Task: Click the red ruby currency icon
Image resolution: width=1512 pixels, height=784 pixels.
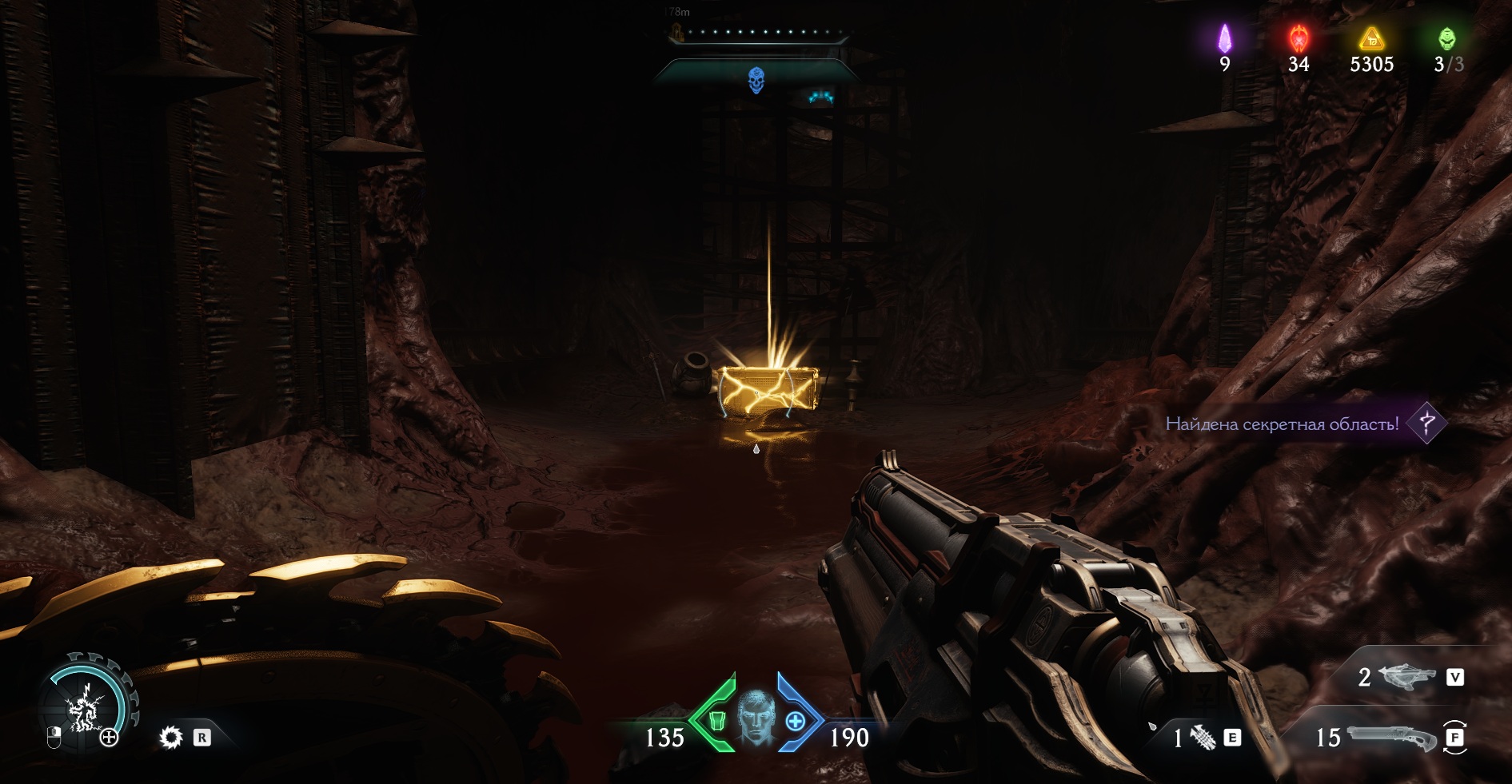Action: (x=1299, y=38)
